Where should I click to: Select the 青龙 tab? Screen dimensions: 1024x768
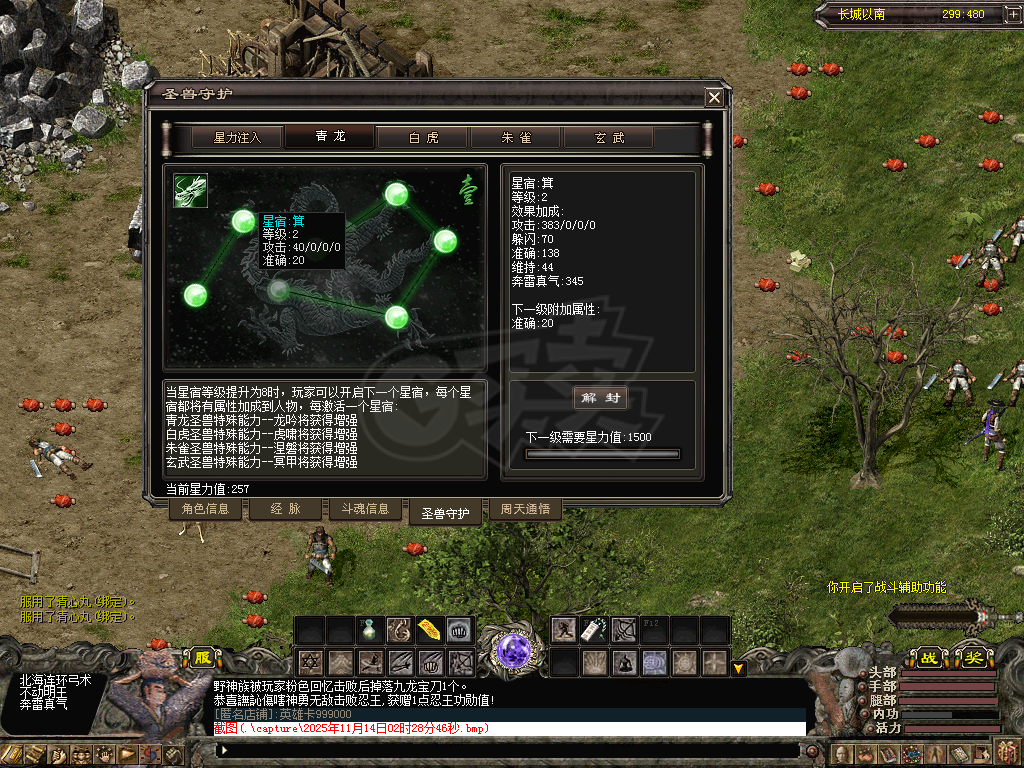point(330,137)
